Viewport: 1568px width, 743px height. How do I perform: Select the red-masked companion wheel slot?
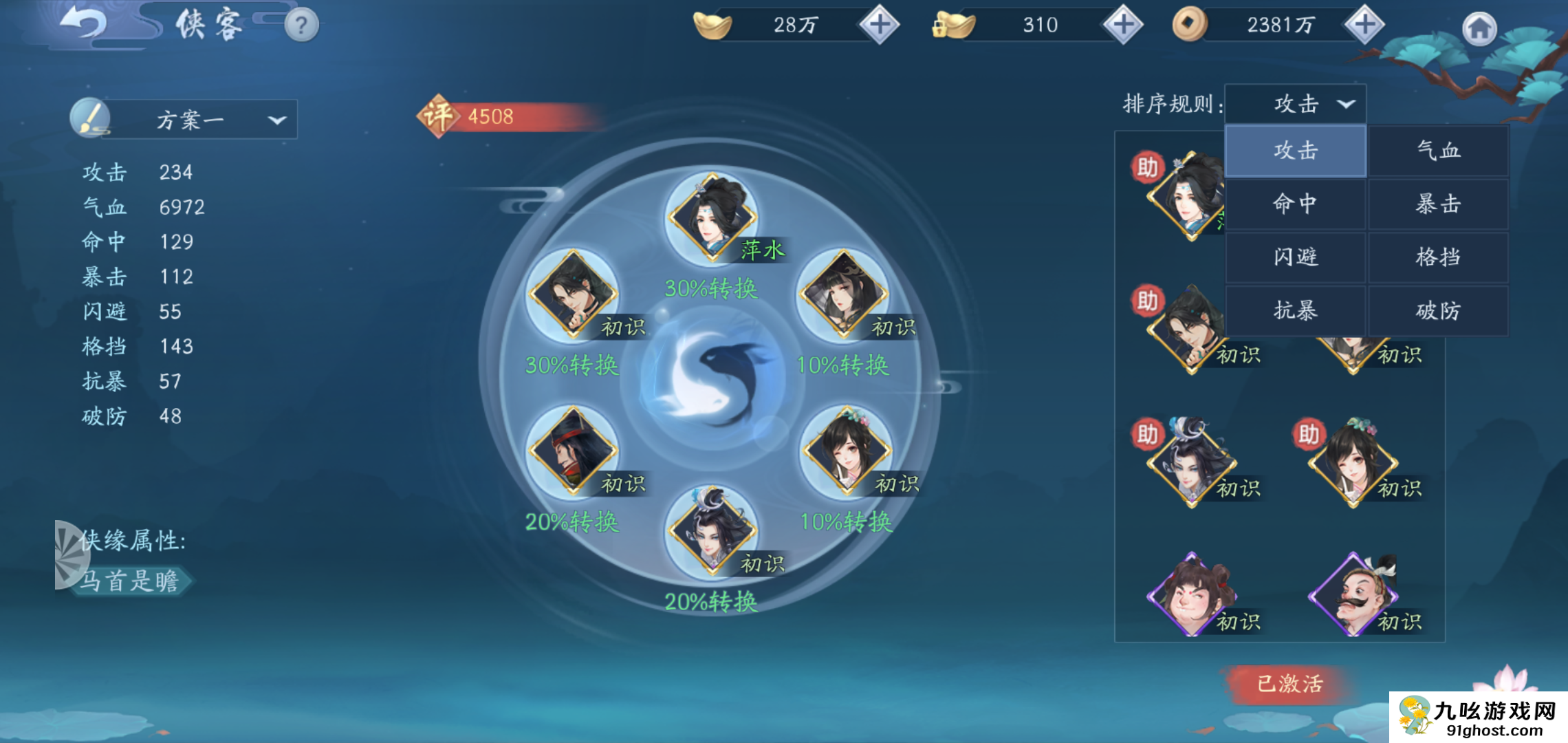point(572,452)
